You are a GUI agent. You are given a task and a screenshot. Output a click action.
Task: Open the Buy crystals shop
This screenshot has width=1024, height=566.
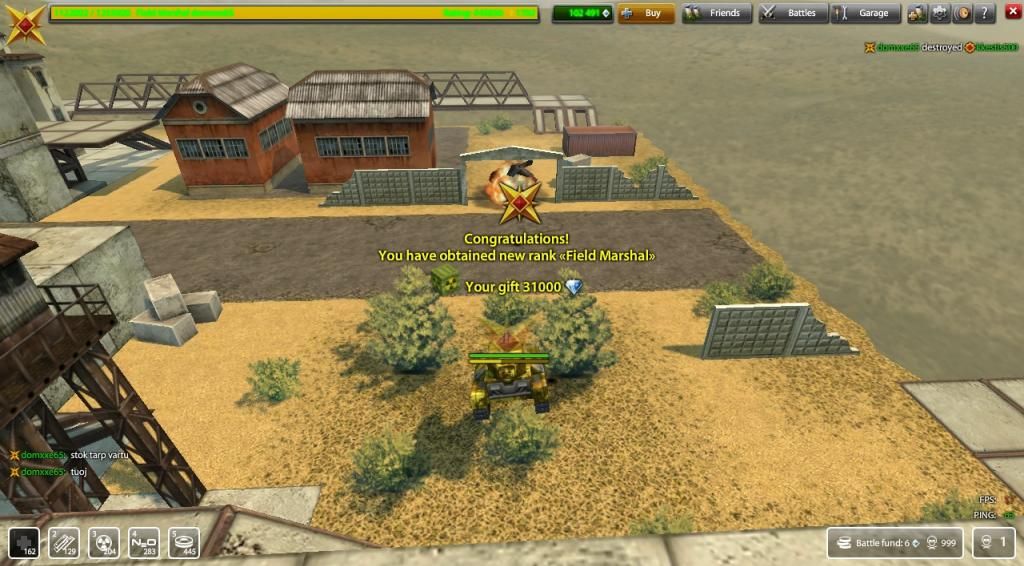646,13
